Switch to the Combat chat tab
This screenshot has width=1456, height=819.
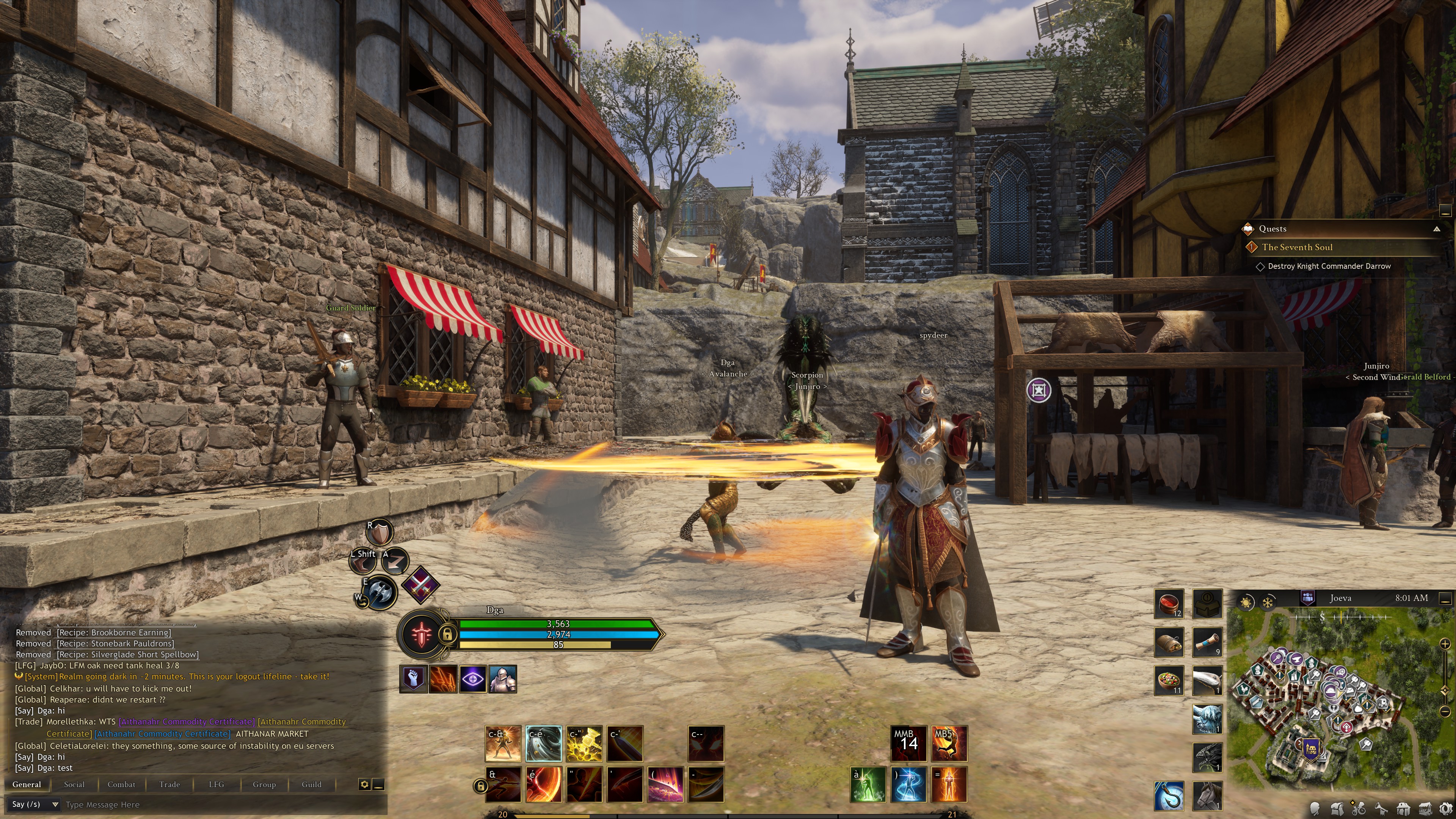[x=121, y=784]
